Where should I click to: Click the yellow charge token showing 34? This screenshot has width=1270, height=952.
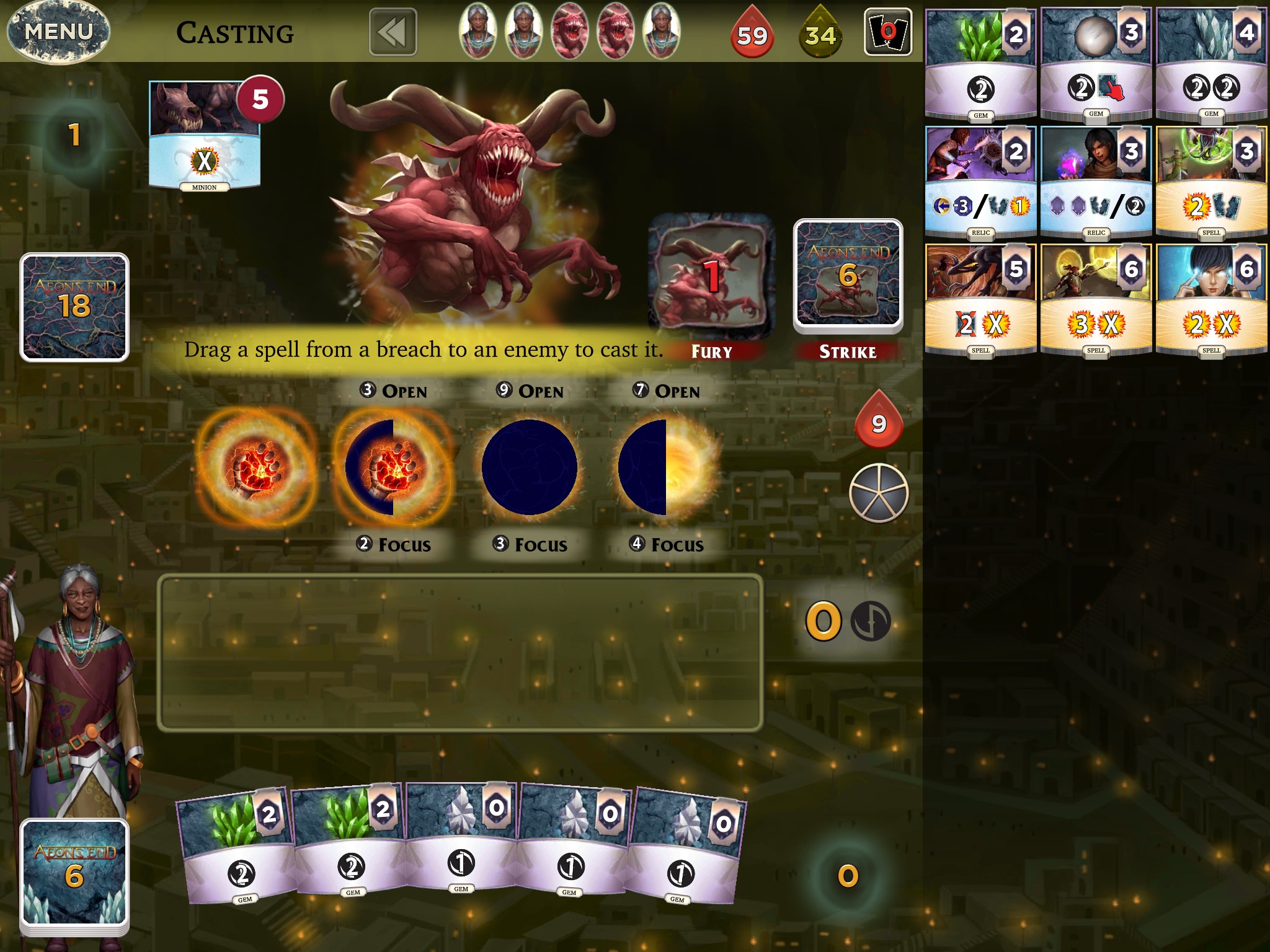[x=822, y=34]
